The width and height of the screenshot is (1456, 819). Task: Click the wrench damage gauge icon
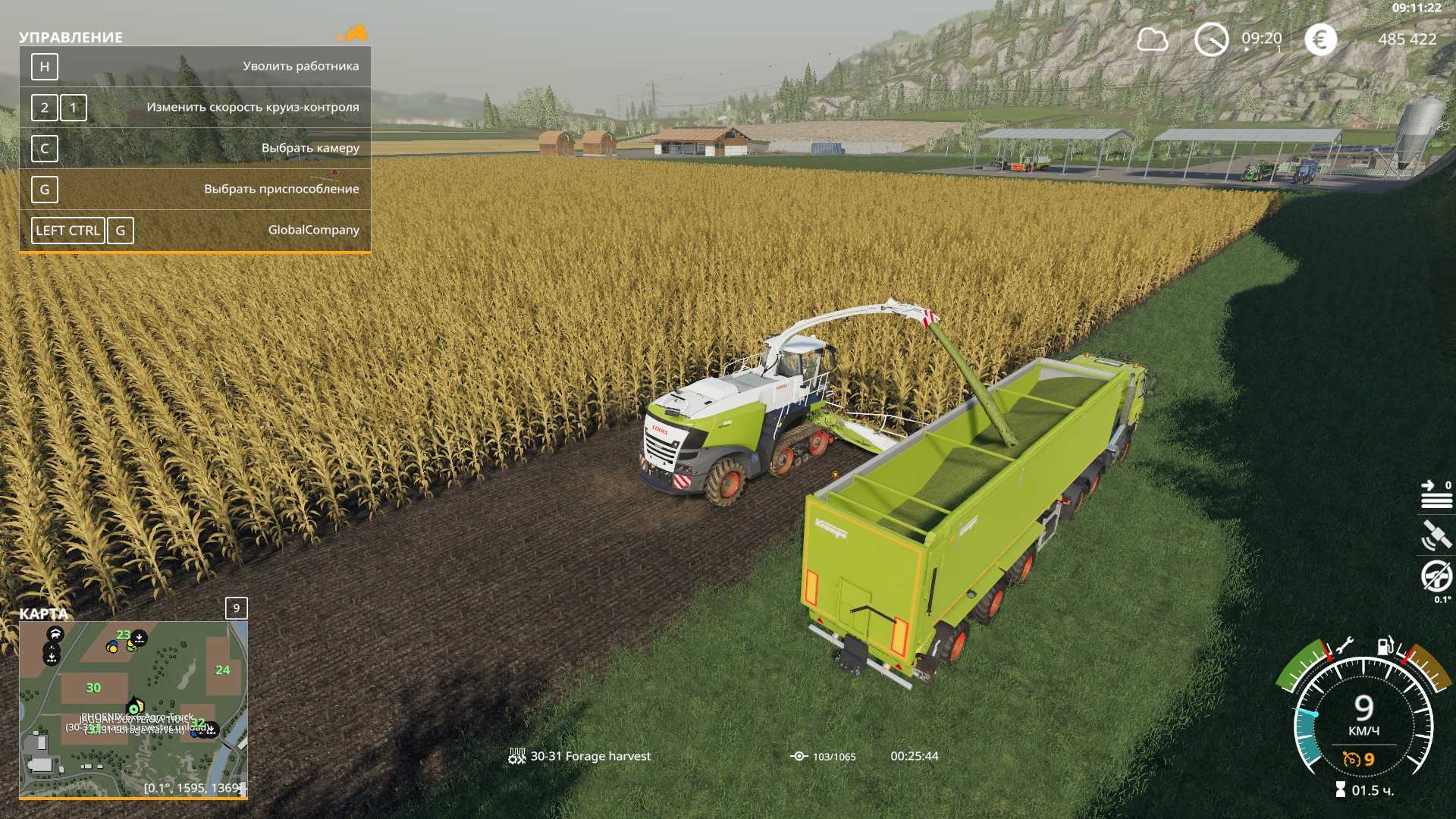tap(1344, 646)
